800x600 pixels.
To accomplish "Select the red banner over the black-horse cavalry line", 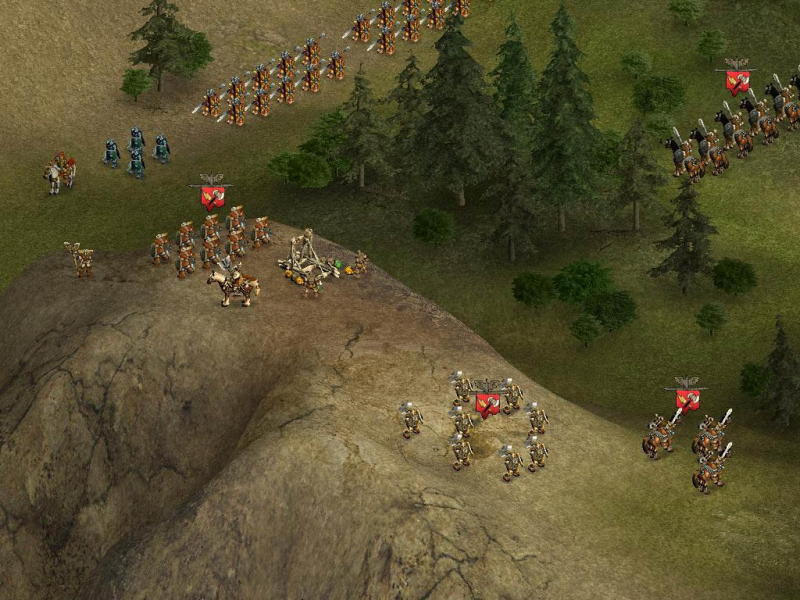I will (x=738, y=80).
